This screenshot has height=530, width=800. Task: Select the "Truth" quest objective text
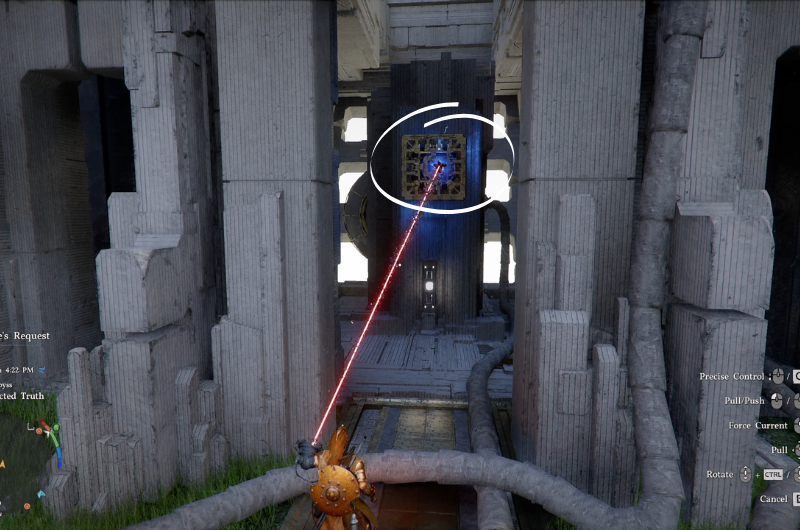[x=24, y=397]
